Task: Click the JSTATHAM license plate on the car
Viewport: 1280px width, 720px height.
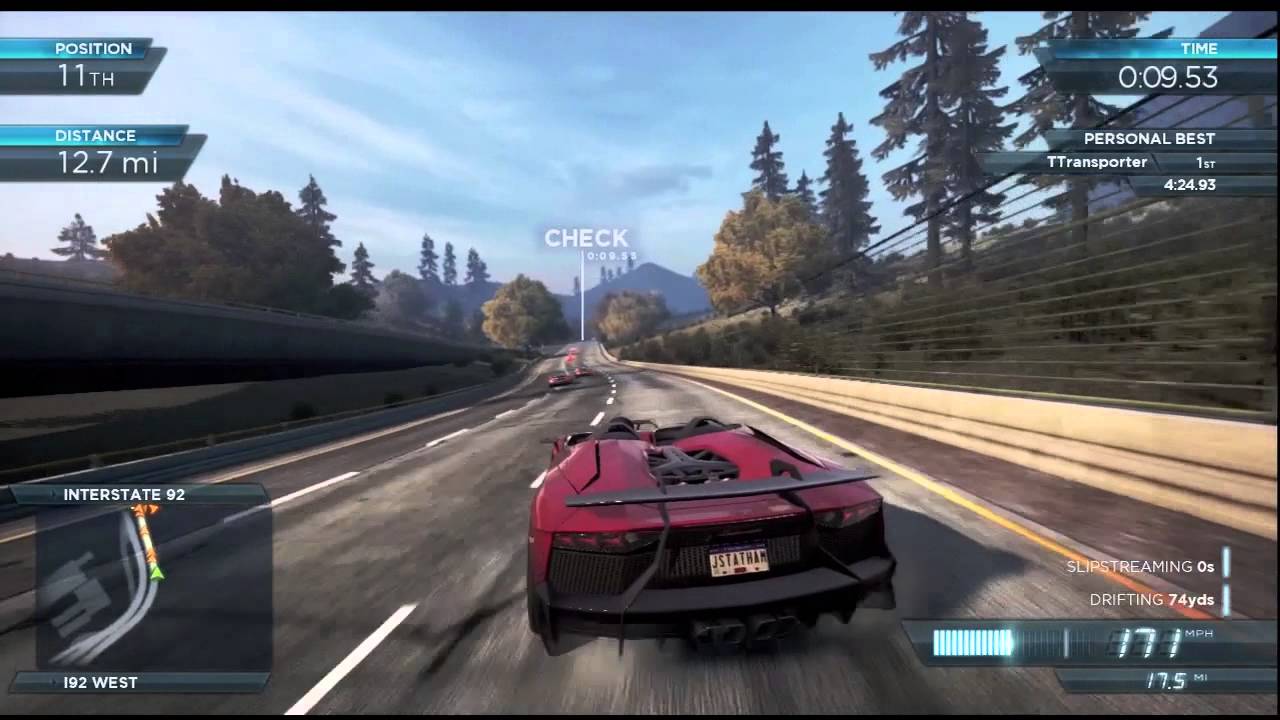Action: pyautogui.click(x=736, y=562)
